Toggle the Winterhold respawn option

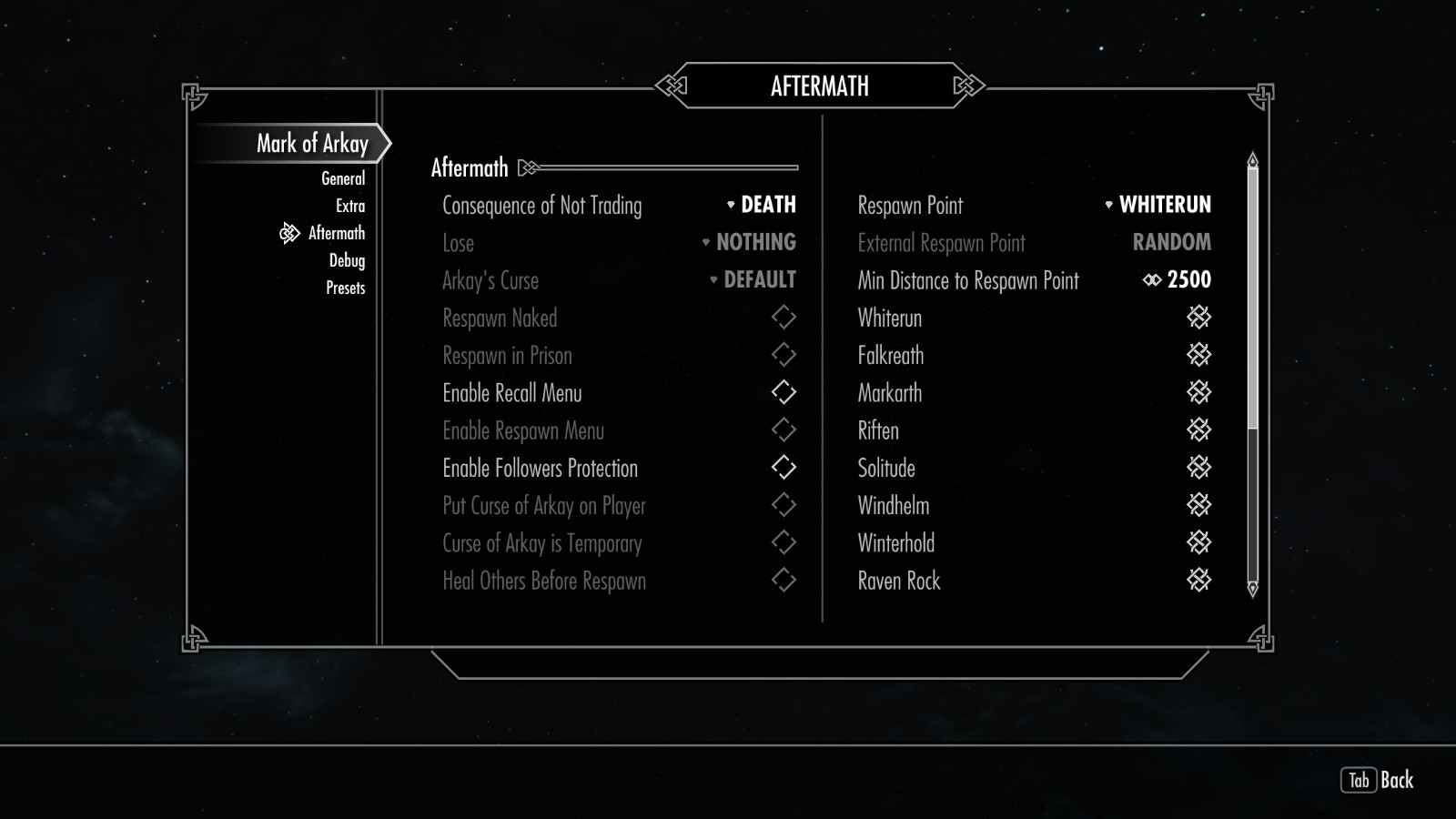[1198, 542]
